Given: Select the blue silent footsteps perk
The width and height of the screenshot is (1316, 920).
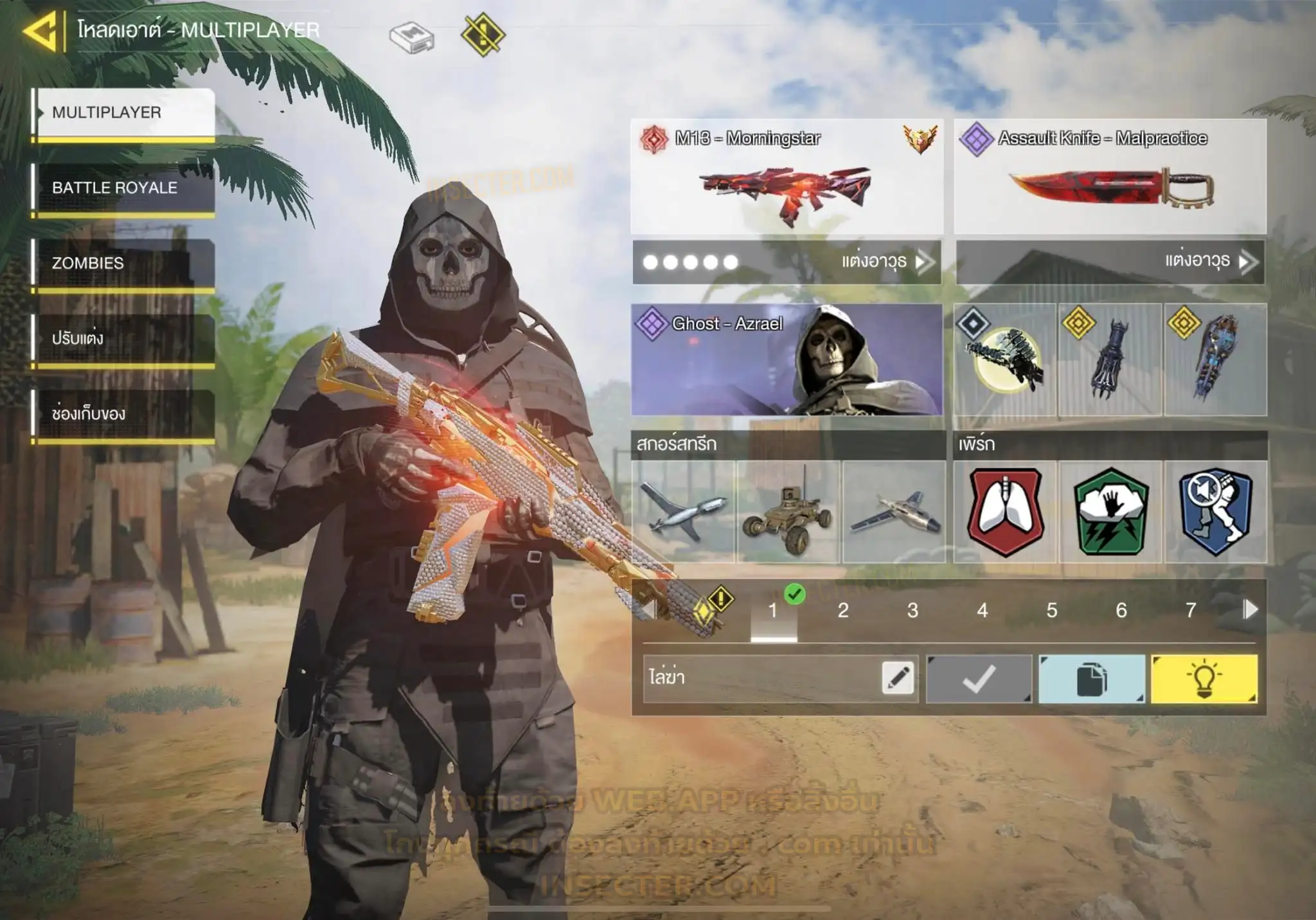Looking at the screenshot, I should tap(1216, 512).
